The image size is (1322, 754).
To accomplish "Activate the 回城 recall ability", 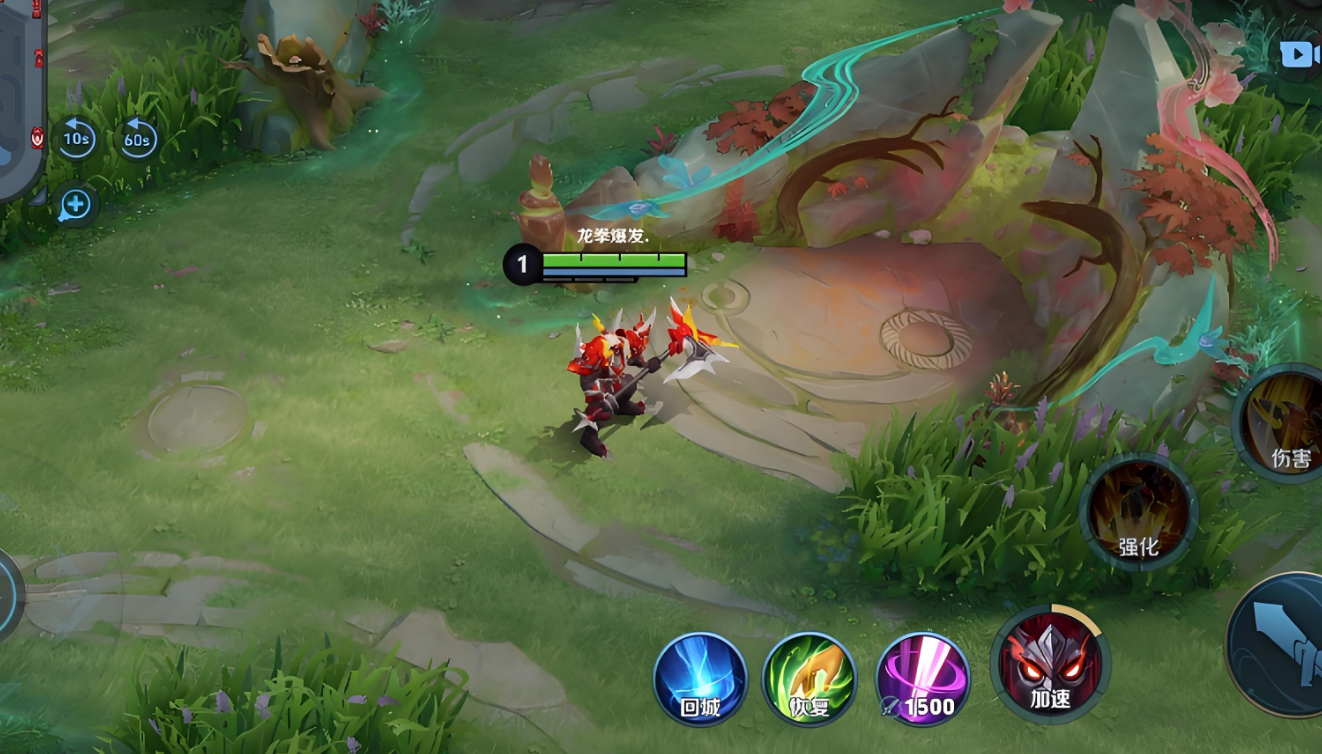I will (x=700, y=678).
